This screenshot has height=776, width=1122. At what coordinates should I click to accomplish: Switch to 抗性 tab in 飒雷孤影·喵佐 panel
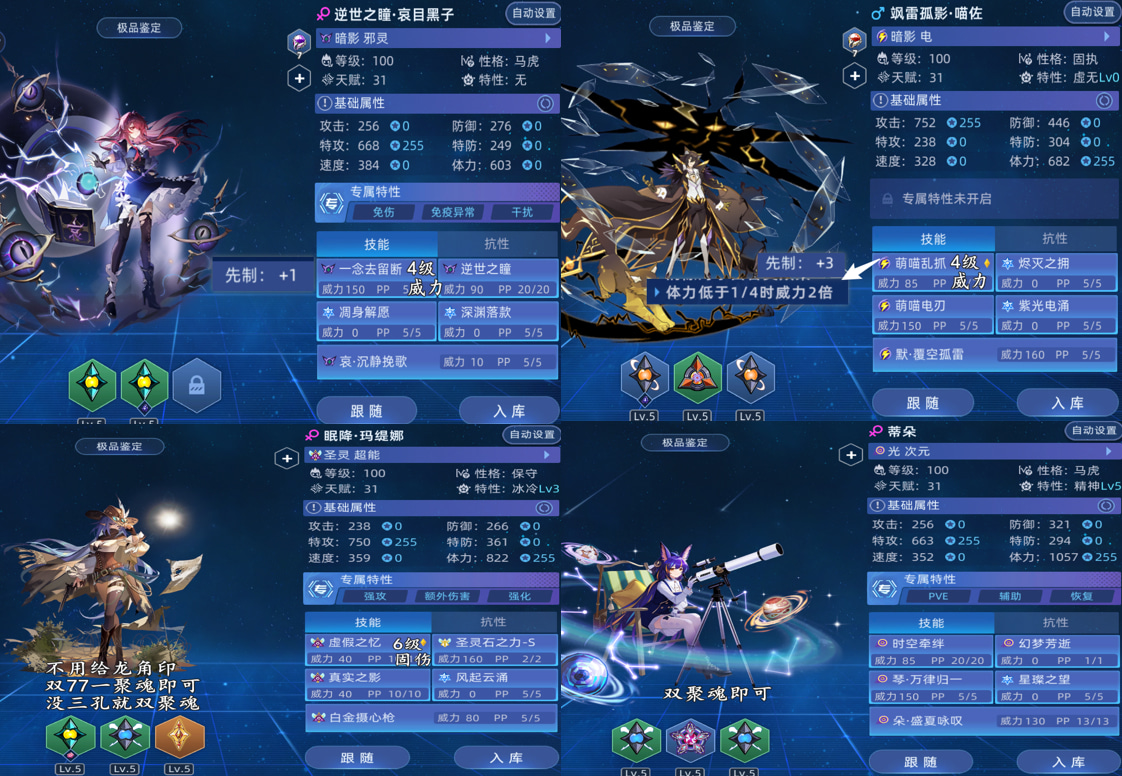(x=1055, y=238)
